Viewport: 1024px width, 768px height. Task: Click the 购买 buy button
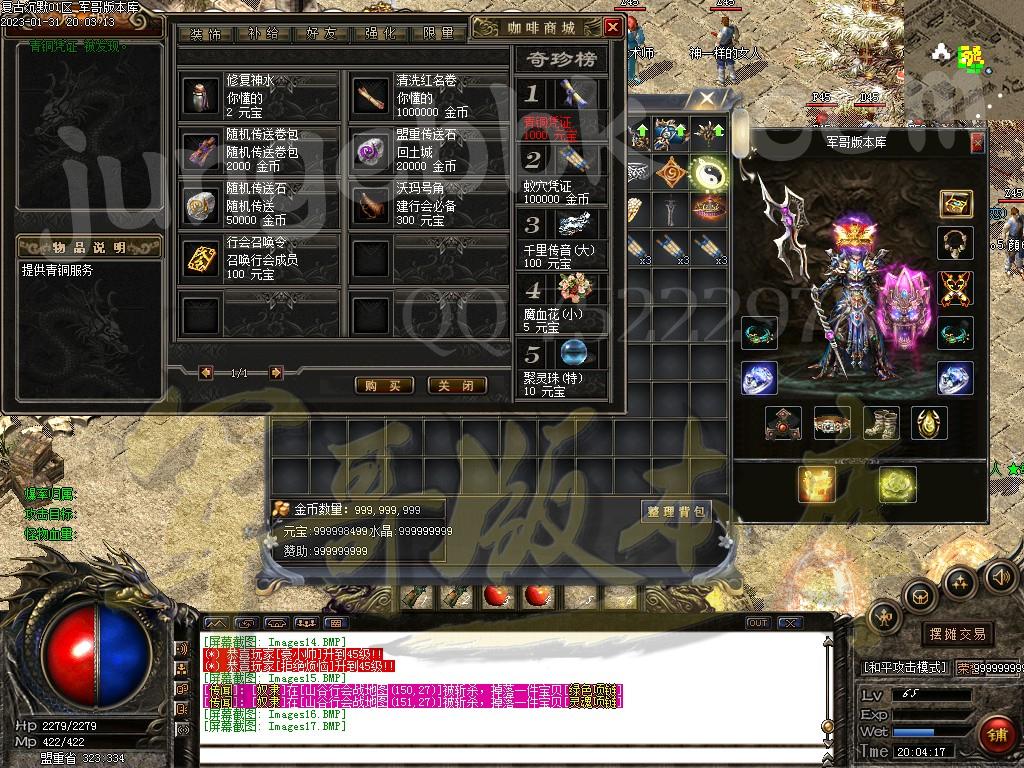[384, 385]
